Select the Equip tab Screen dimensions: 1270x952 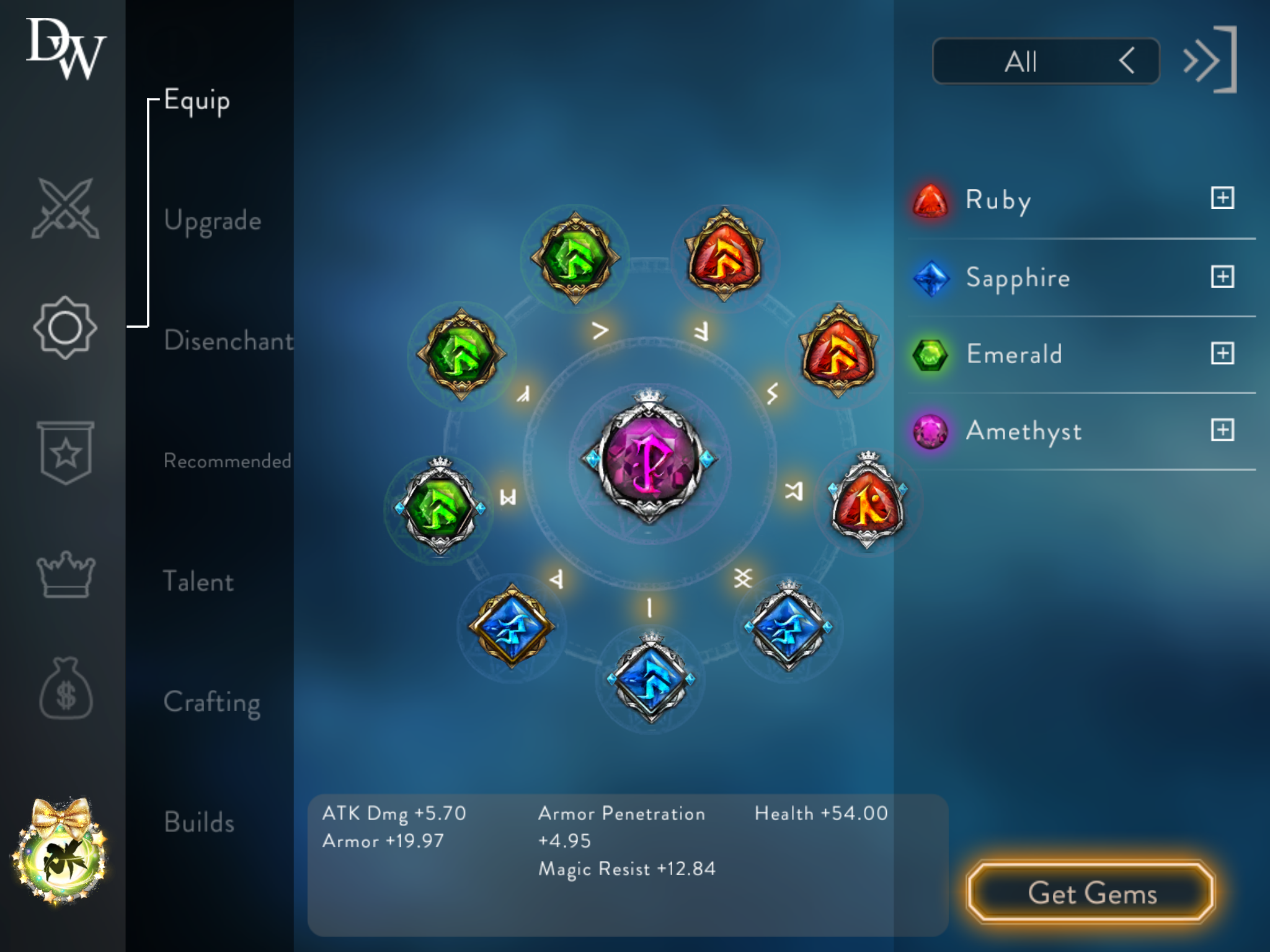[197, 101]
